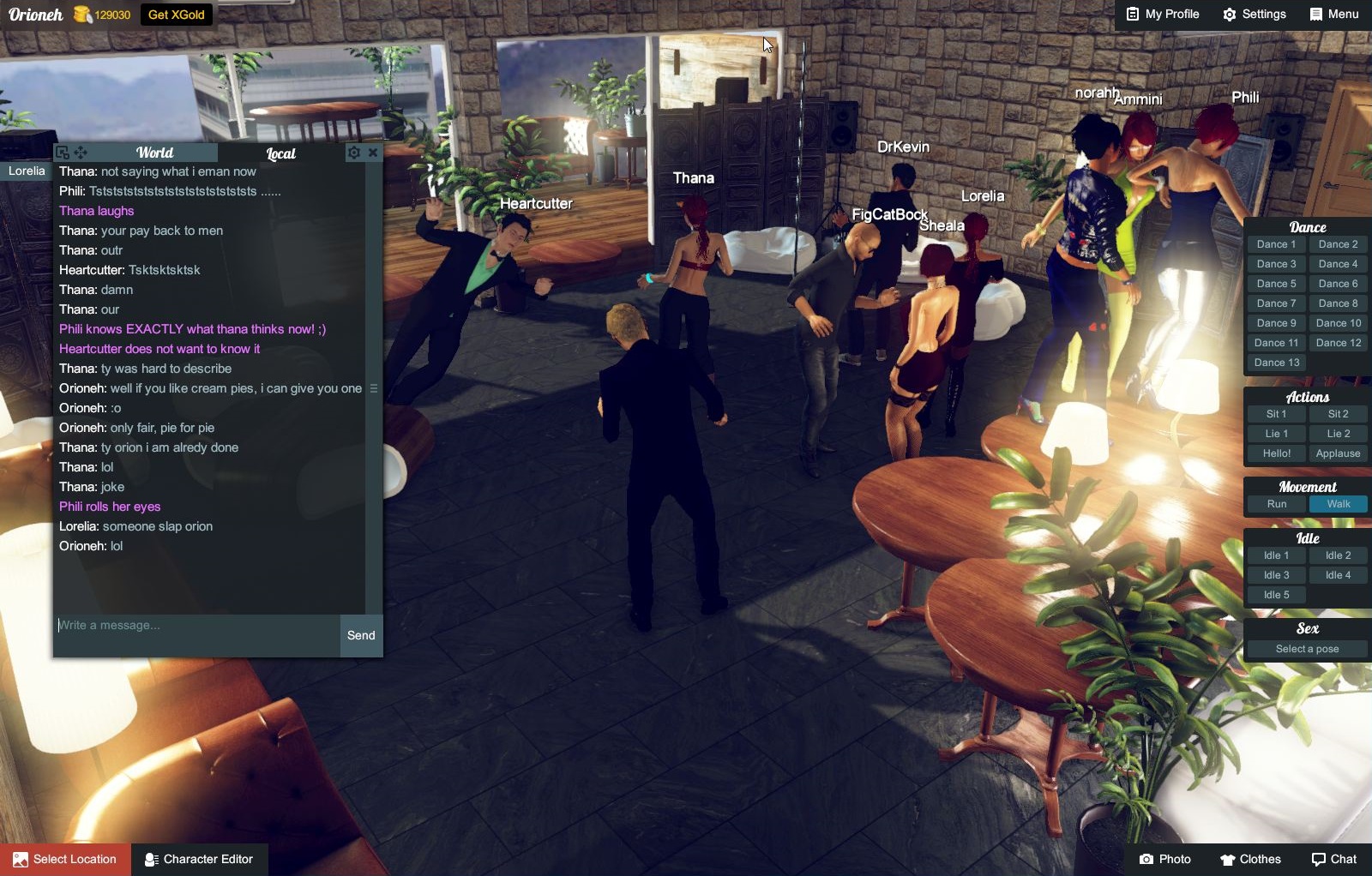
Task: Launch the Character Editor
Action: 199,859
